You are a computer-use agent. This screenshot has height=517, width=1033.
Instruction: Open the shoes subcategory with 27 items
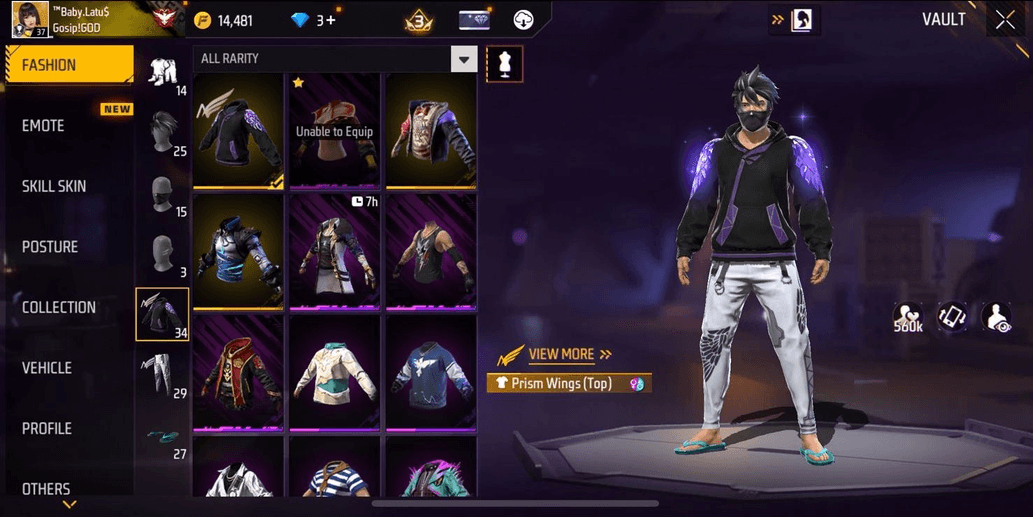[163, 438]
